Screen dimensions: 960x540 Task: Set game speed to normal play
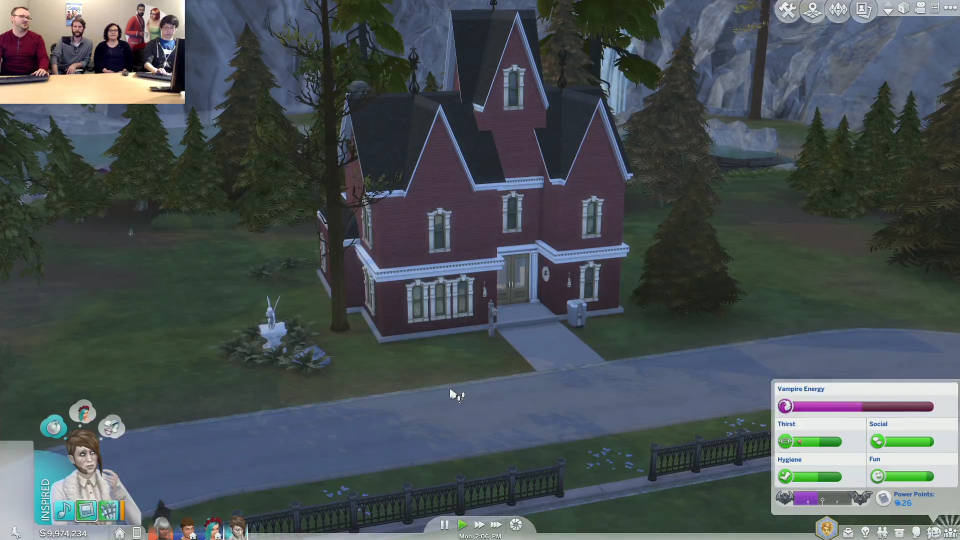tap(462, 524)
